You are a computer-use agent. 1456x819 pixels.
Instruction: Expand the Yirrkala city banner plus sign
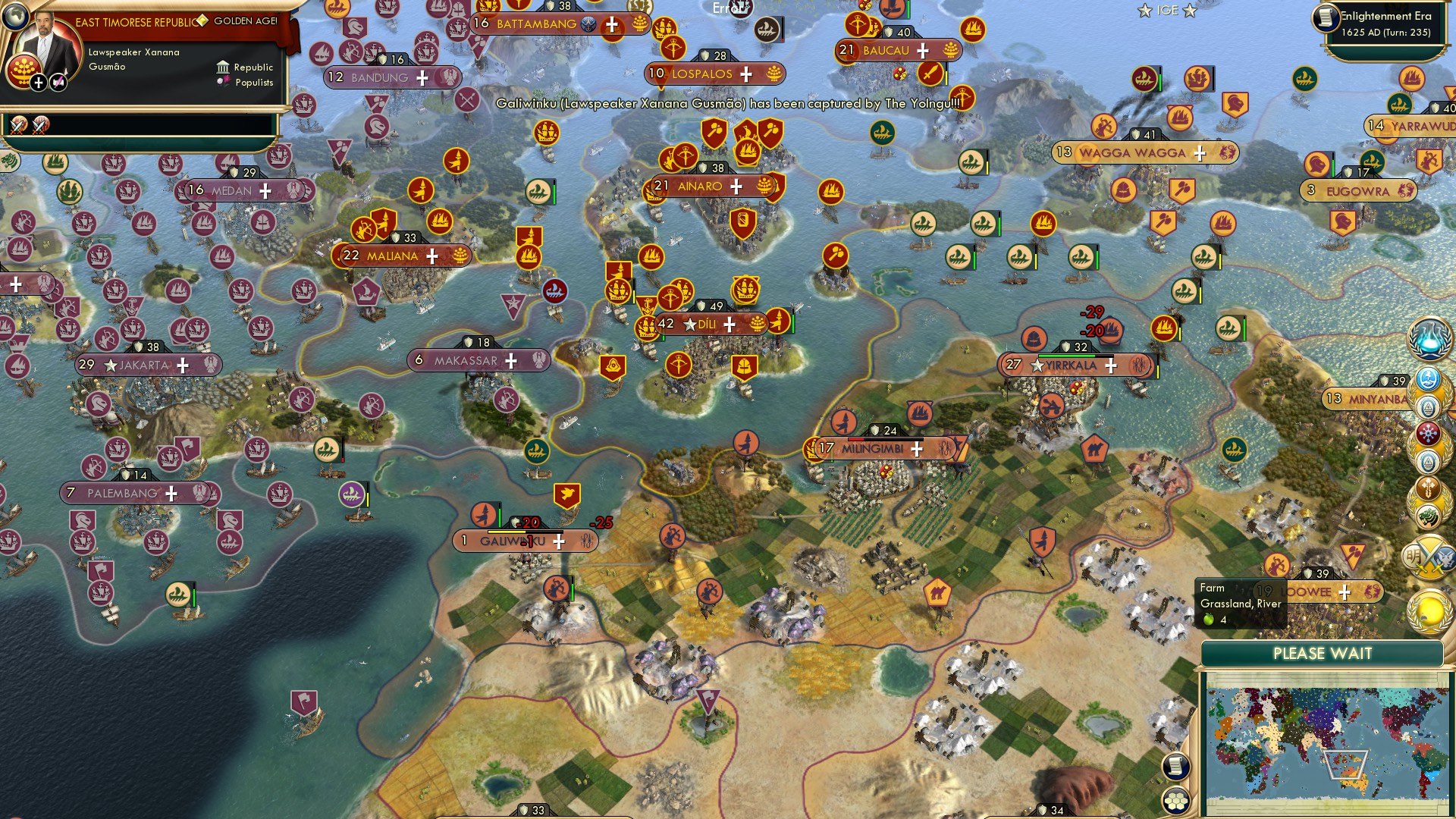click(x=1111, y=366)
